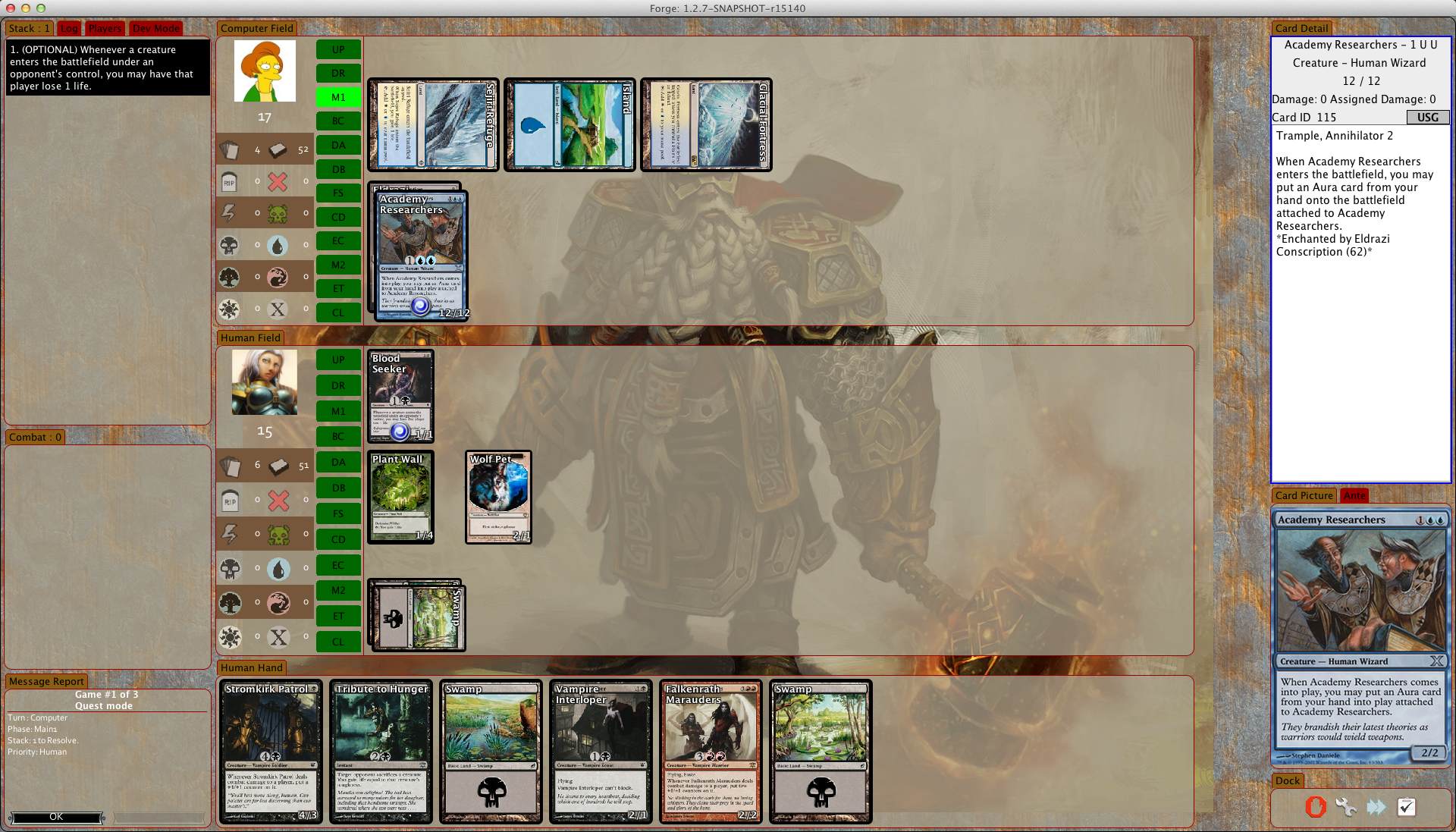Click the wrench icon in the Dock
The height and width of the screenshot is (832, 1456).
point(1346,807)
